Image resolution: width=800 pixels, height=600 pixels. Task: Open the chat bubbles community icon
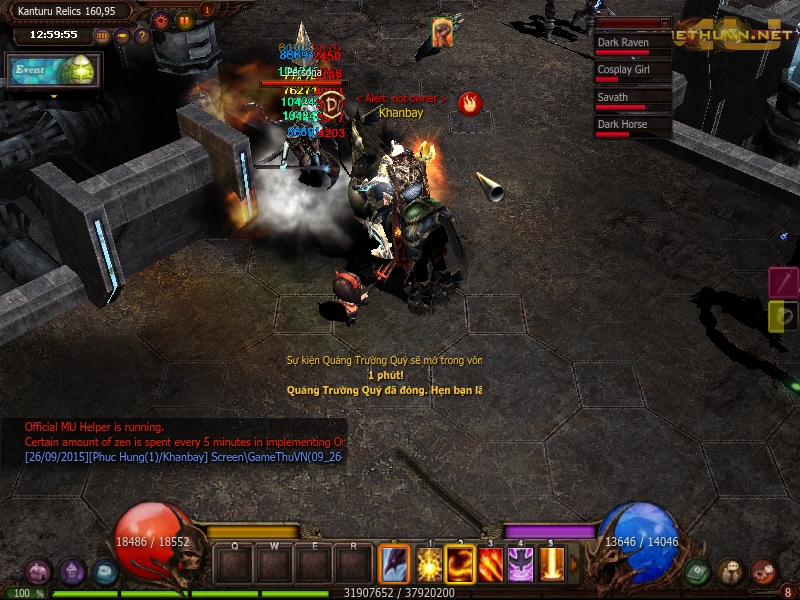pos(731,572)
